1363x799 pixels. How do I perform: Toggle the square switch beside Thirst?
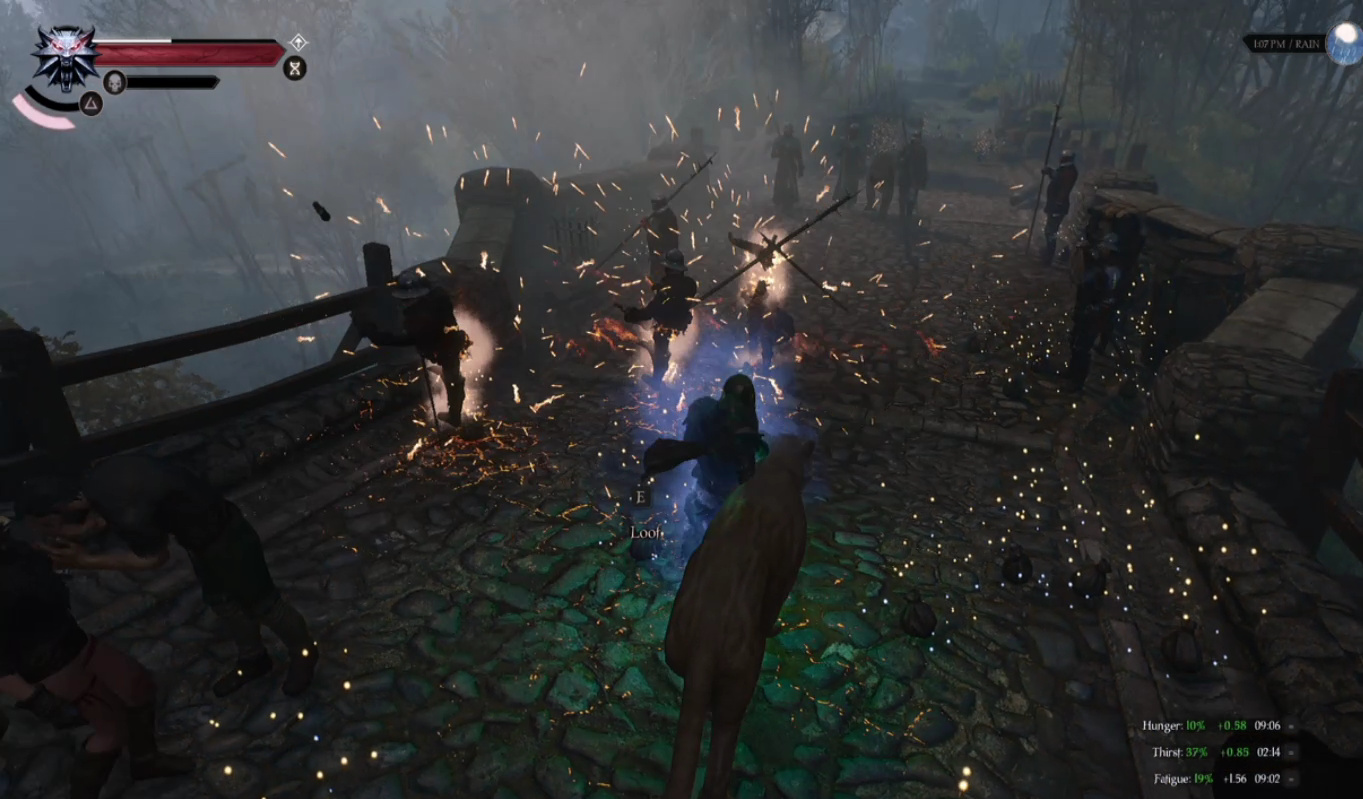tap(1291, 753)
